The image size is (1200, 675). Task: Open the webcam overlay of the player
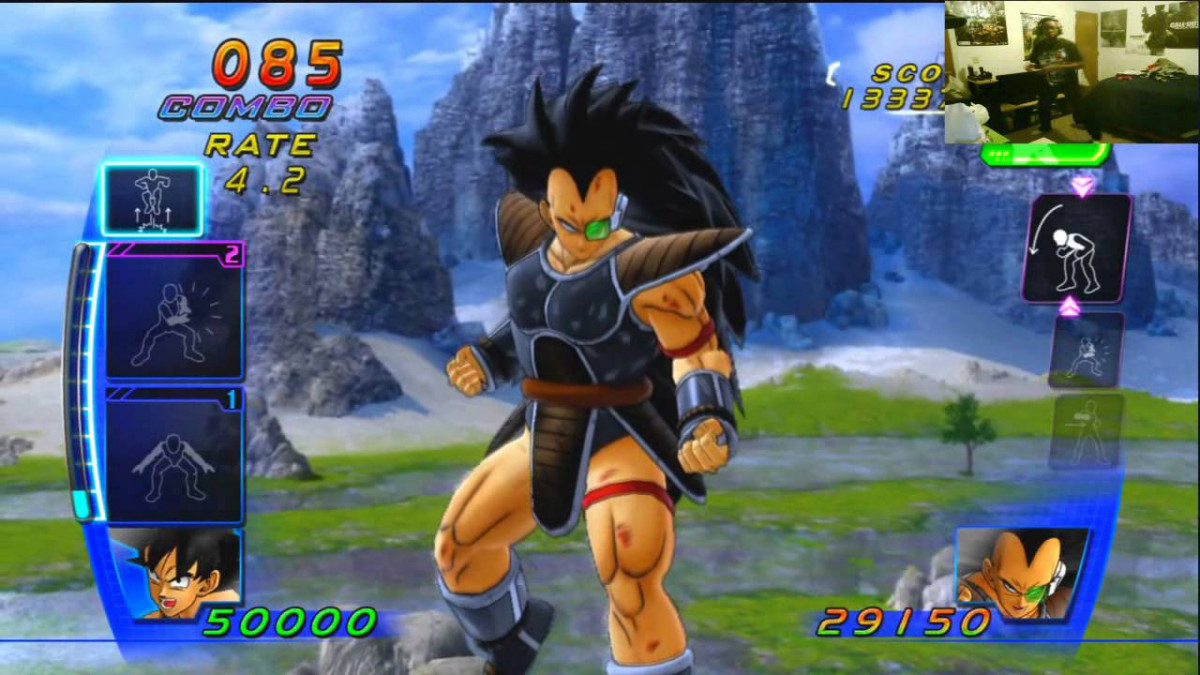pyautogui.click(x=1071, y=72)
